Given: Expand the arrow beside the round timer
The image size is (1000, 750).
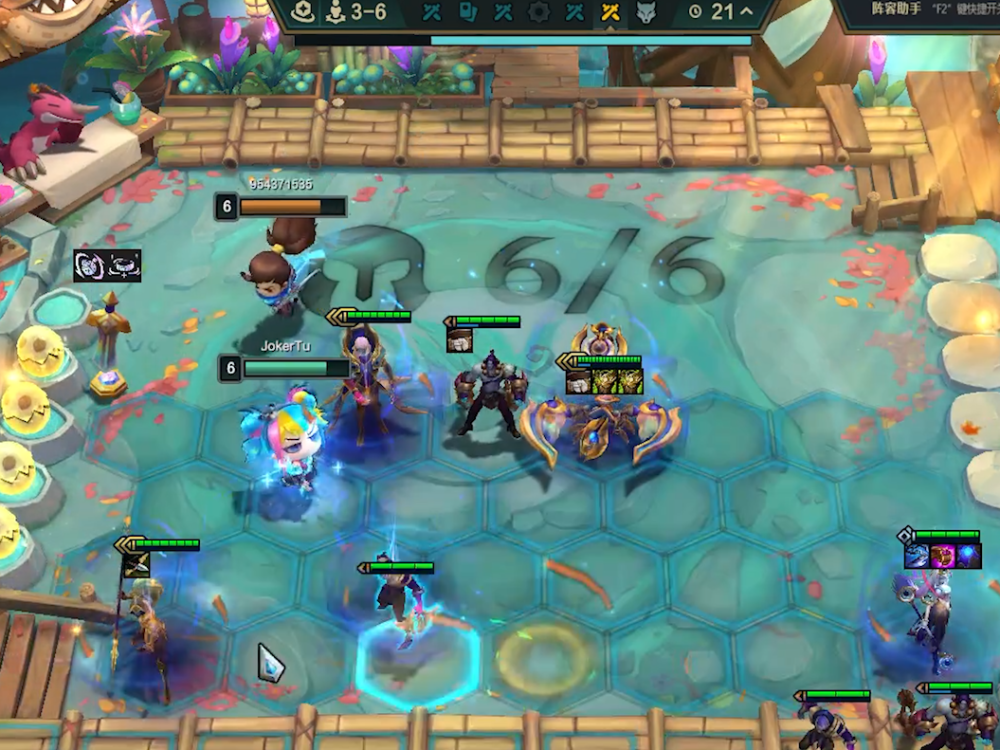Looking at the screenshot, I should pos(746,13).
